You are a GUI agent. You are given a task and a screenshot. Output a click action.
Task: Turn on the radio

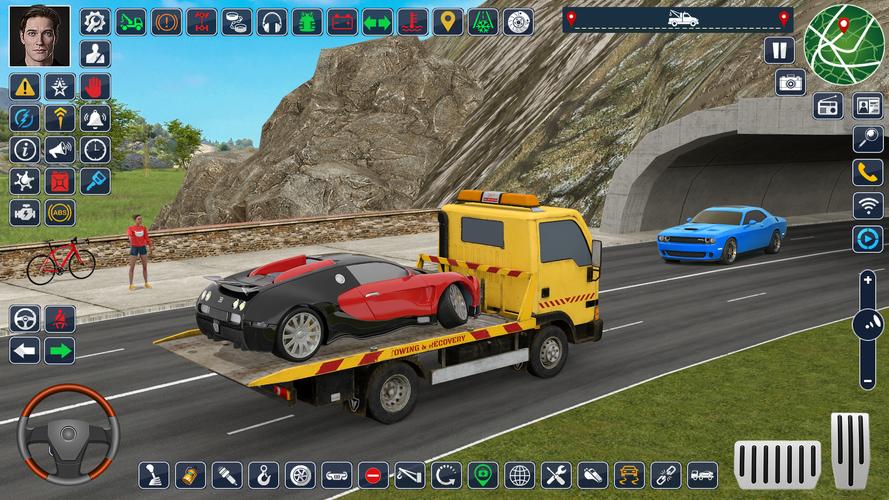(828, 106)
